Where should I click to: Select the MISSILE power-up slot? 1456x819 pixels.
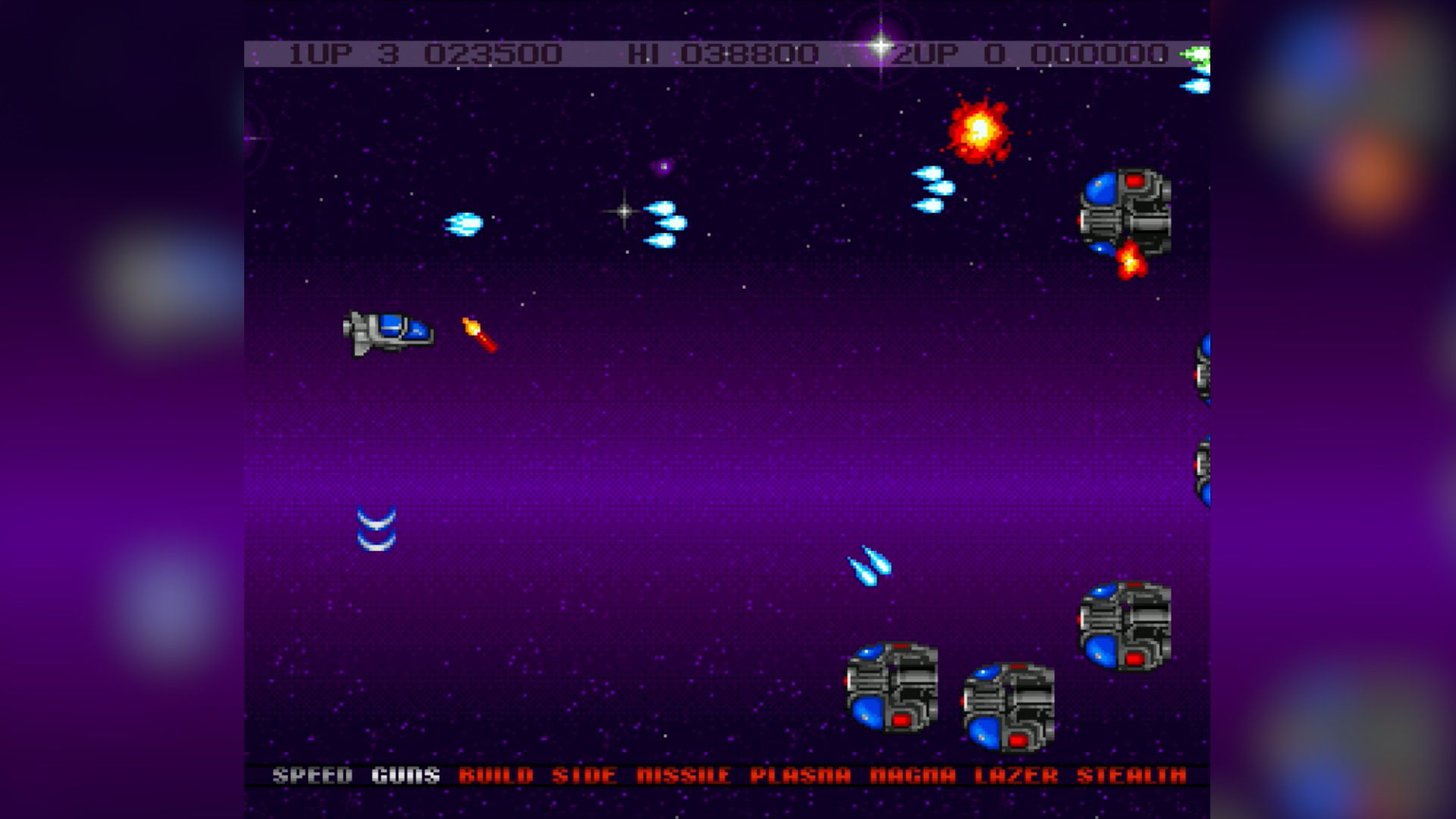[683, 775]
